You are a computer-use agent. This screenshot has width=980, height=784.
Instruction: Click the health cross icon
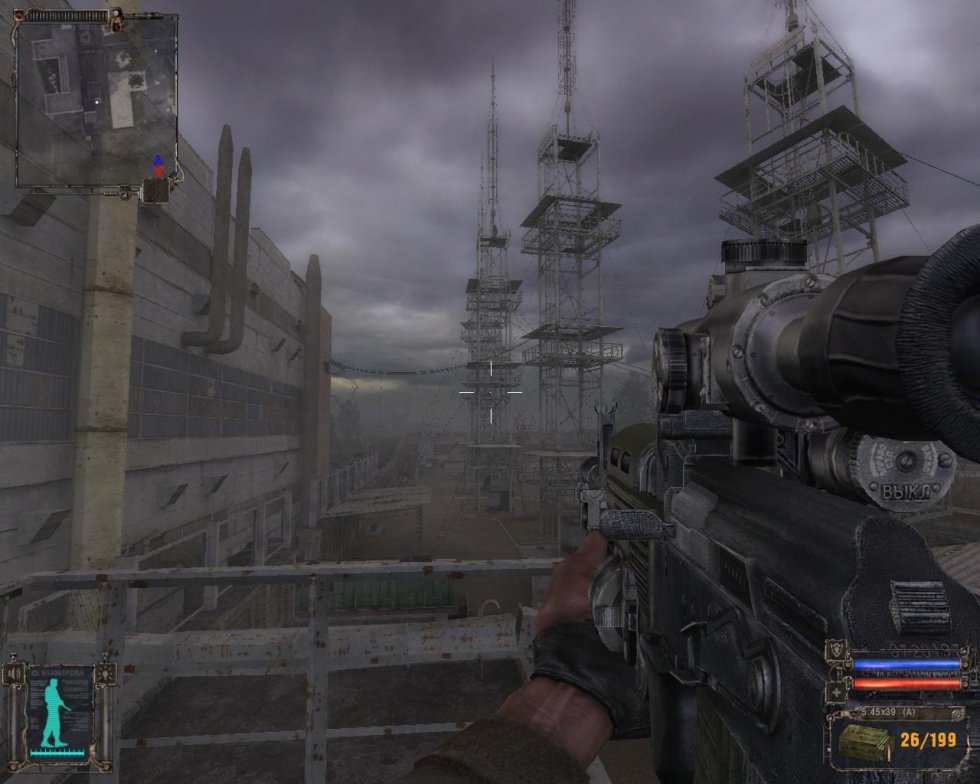(x=838, y=693)
